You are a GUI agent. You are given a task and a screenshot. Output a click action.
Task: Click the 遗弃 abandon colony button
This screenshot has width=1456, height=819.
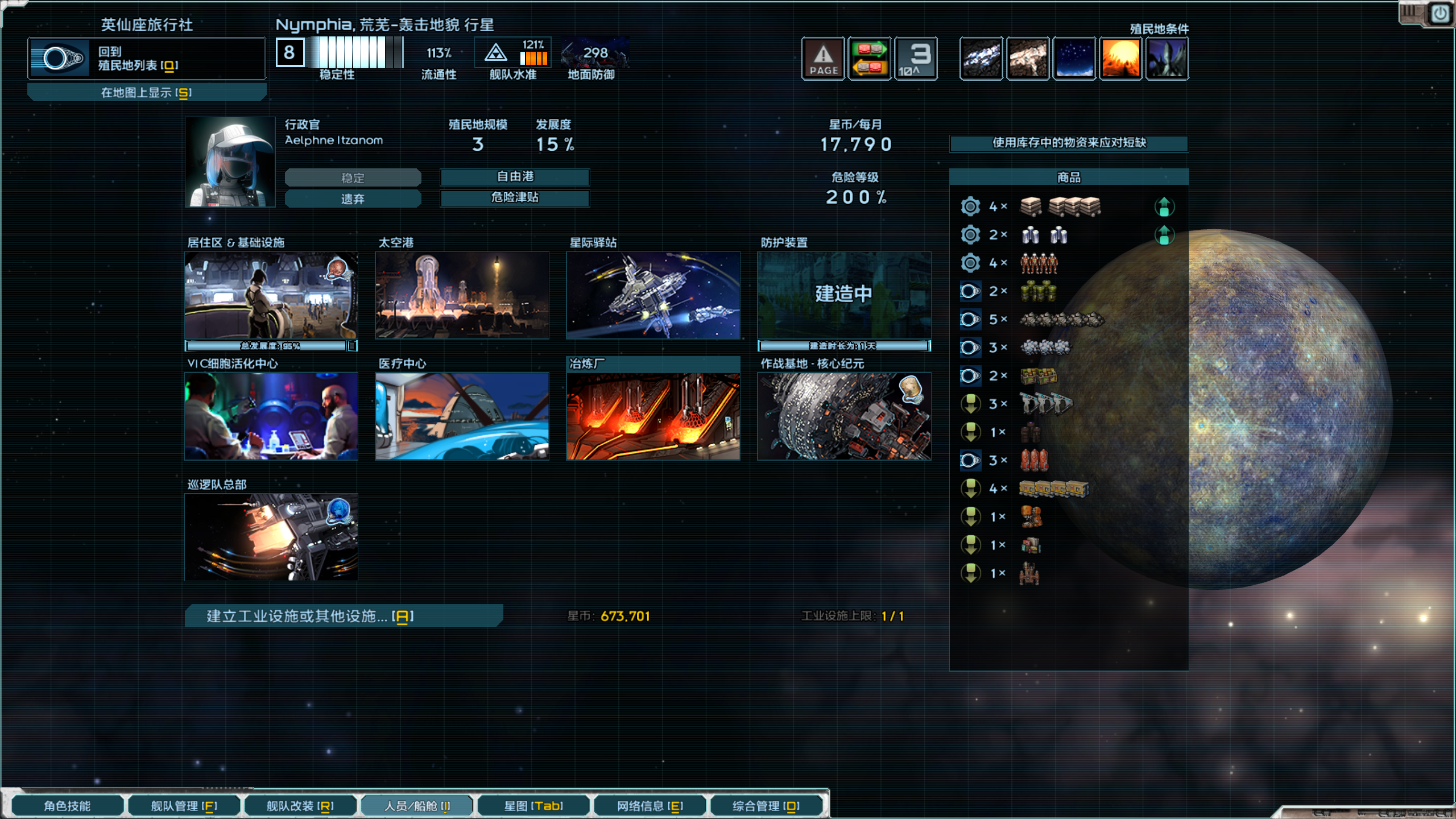[353, 198]
